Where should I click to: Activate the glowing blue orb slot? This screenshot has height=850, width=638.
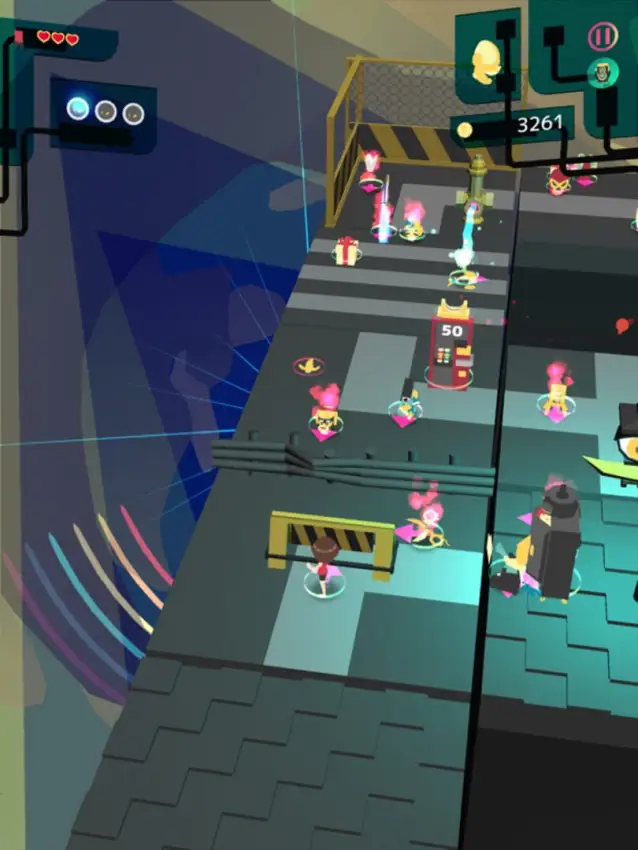click(x=78, y=108)
